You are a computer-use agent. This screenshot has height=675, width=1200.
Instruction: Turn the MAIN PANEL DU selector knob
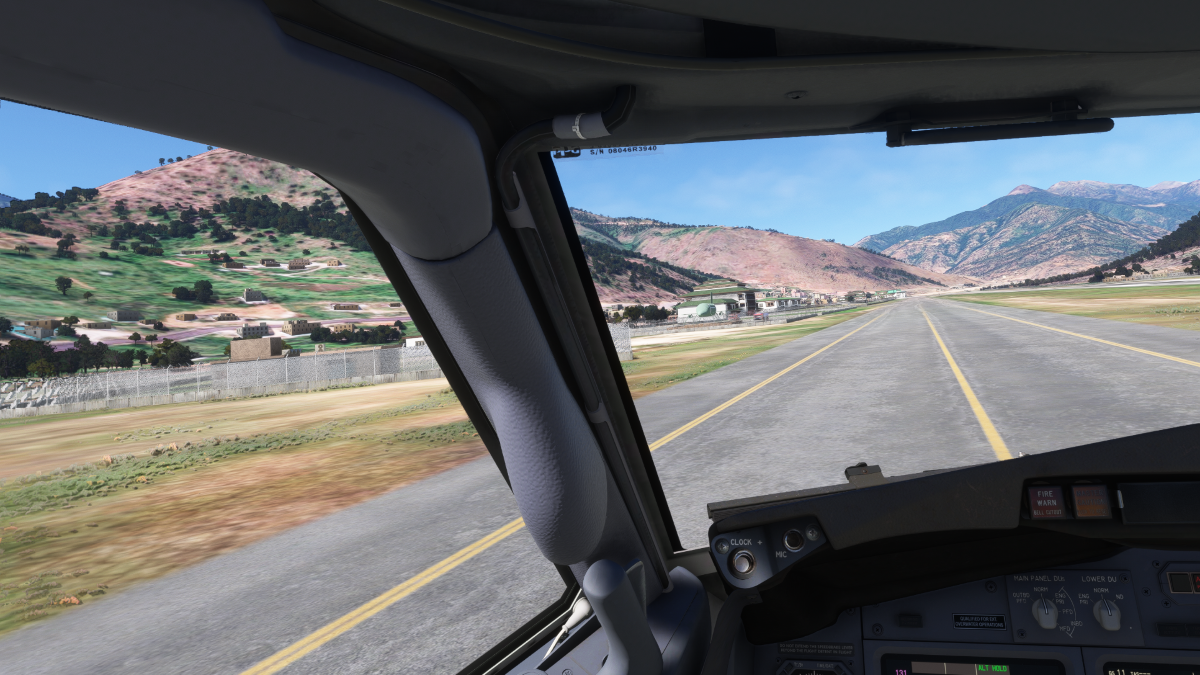[x=1045, y=613]
